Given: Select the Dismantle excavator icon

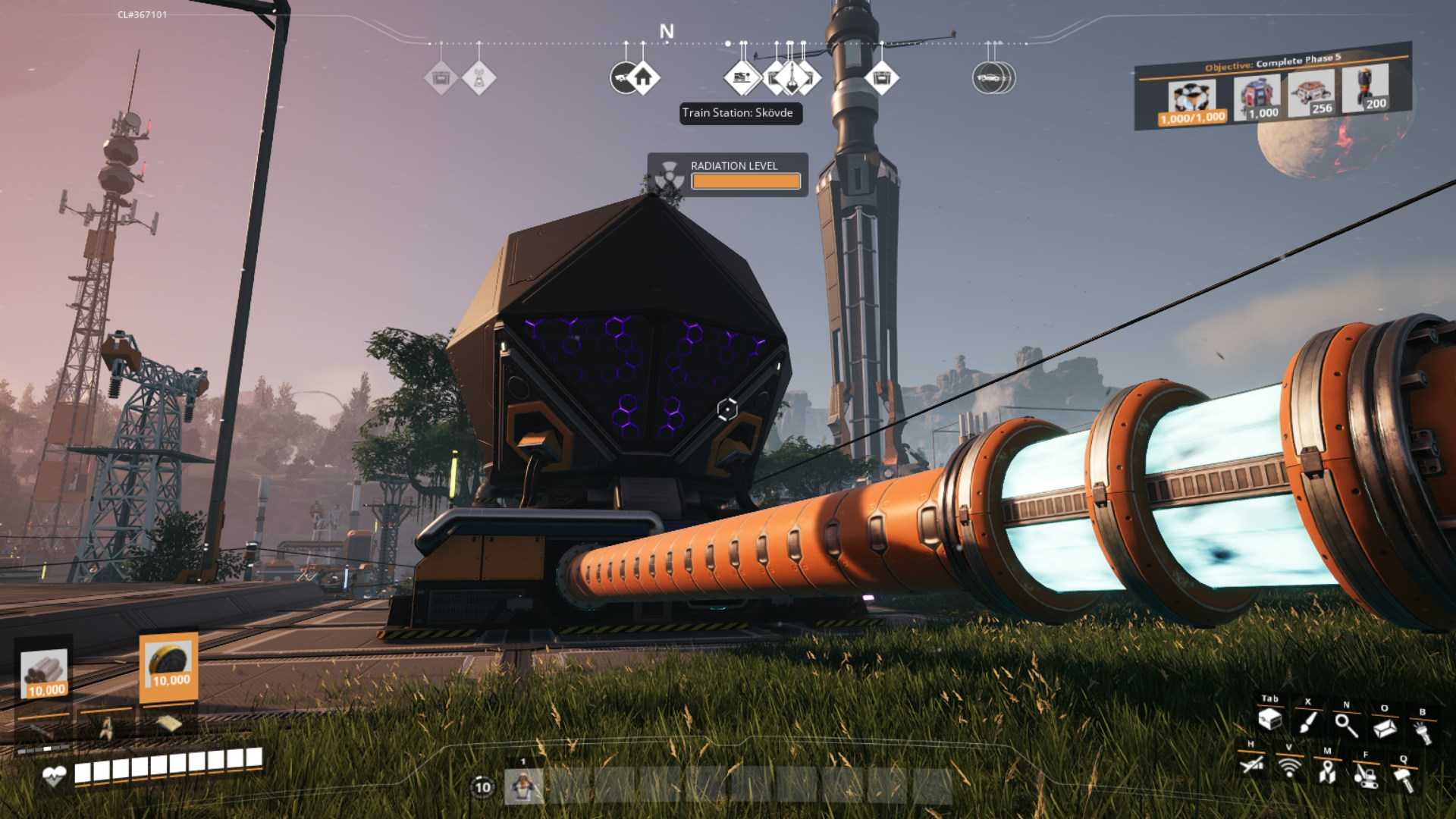Looking at the screenshot, I should pyautogui.click(x=1366, y=777).
